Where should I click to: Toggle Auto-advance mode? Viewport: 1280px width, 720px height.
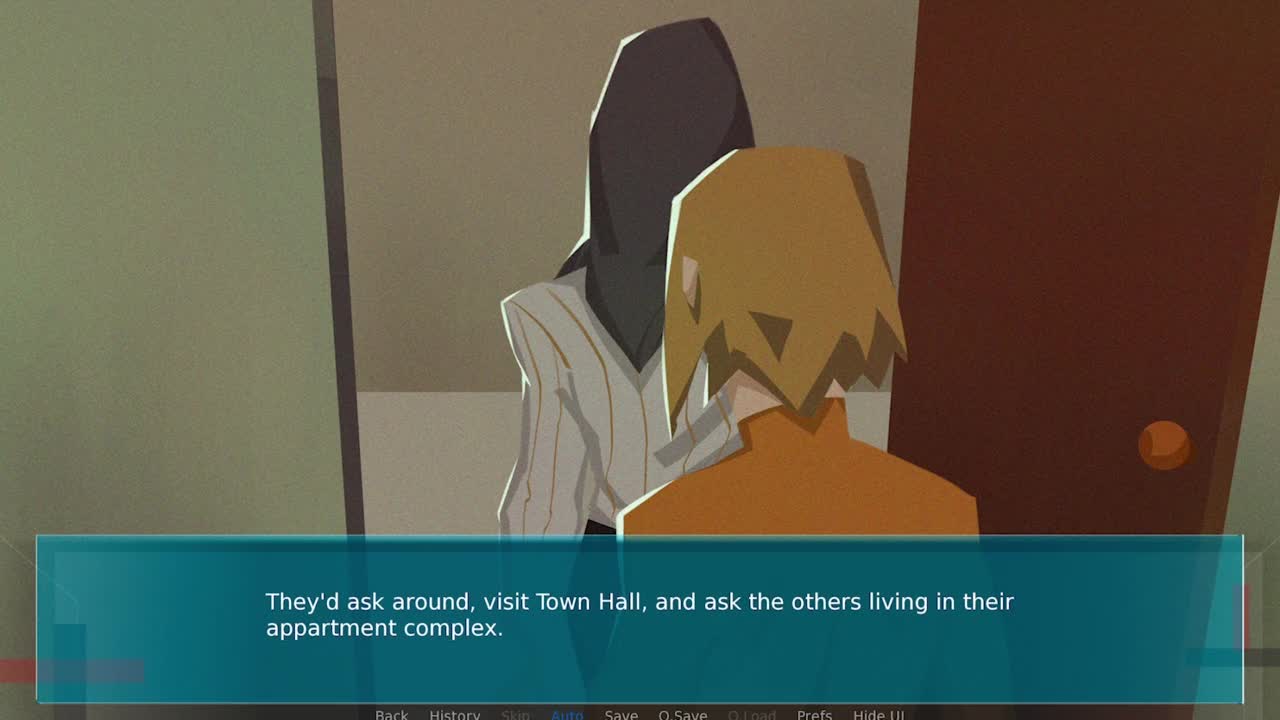[567, 714]
